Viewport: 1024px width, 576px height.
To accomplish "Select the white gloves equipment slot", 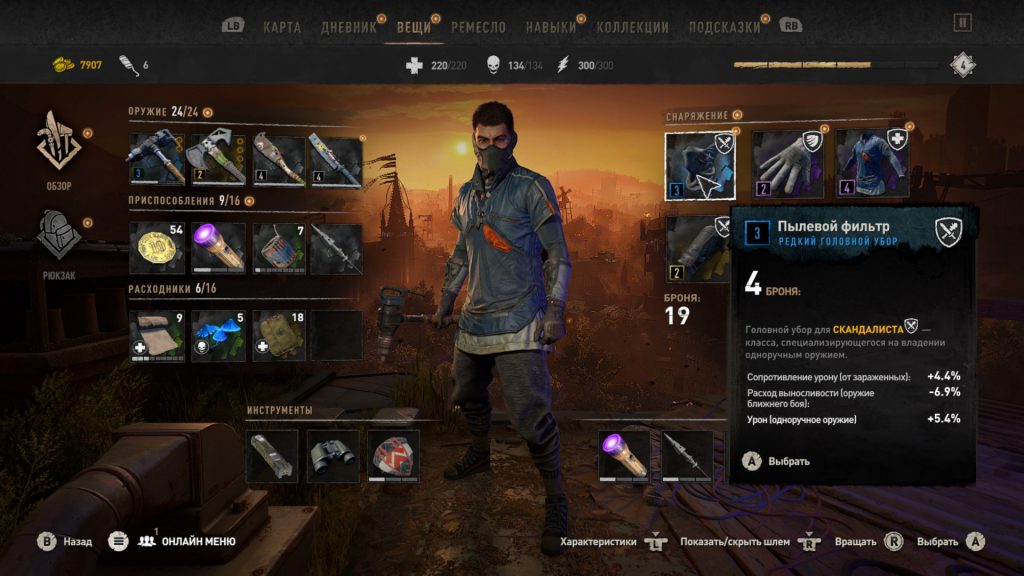I will pos(787,165).
